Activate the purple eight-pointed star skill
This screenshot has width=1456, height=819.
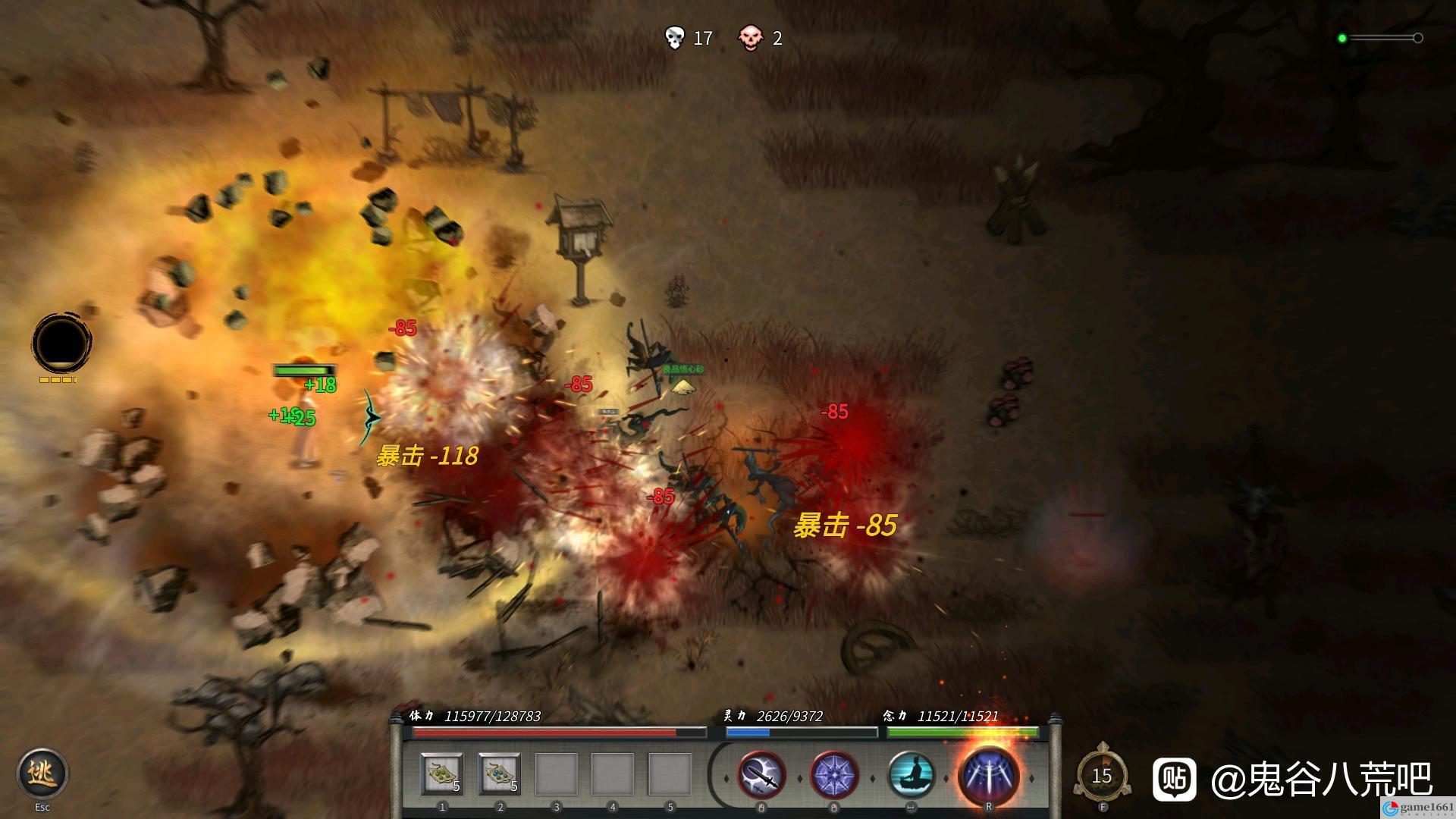coord(834,776)
